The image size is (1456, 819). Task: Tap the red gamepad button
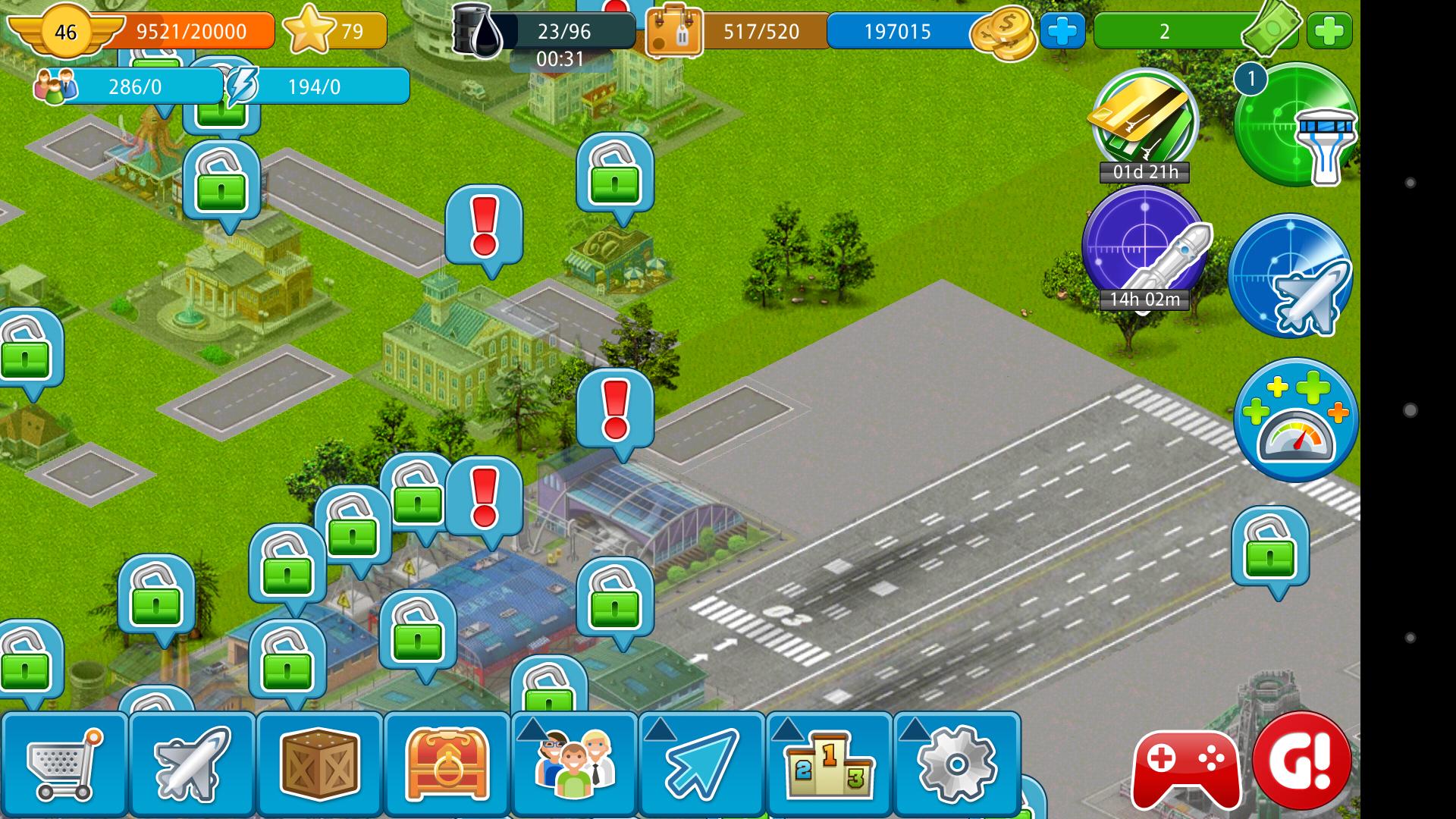click(x=1186, y=767)
